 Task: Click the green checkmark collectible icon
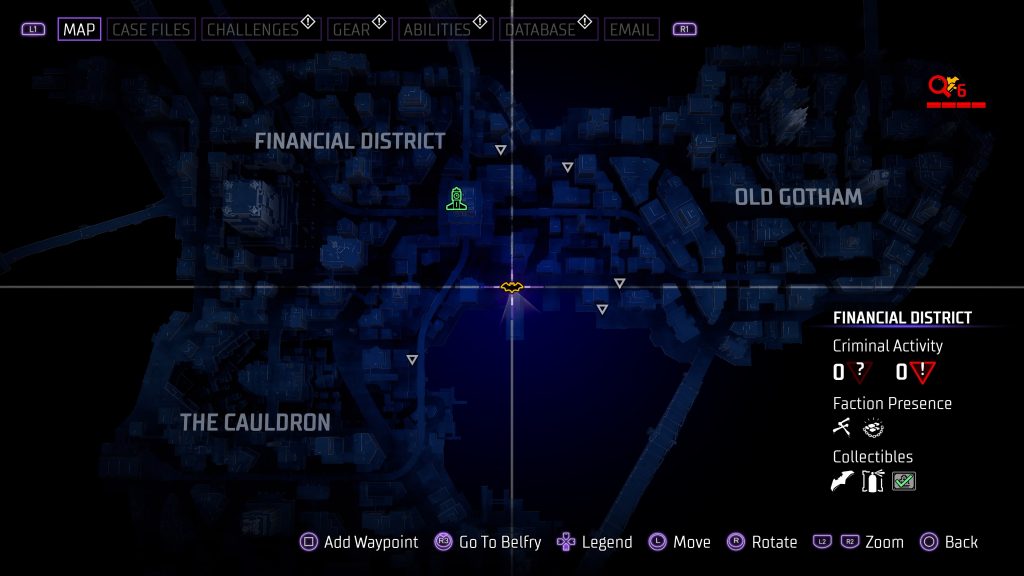point(904,482)
